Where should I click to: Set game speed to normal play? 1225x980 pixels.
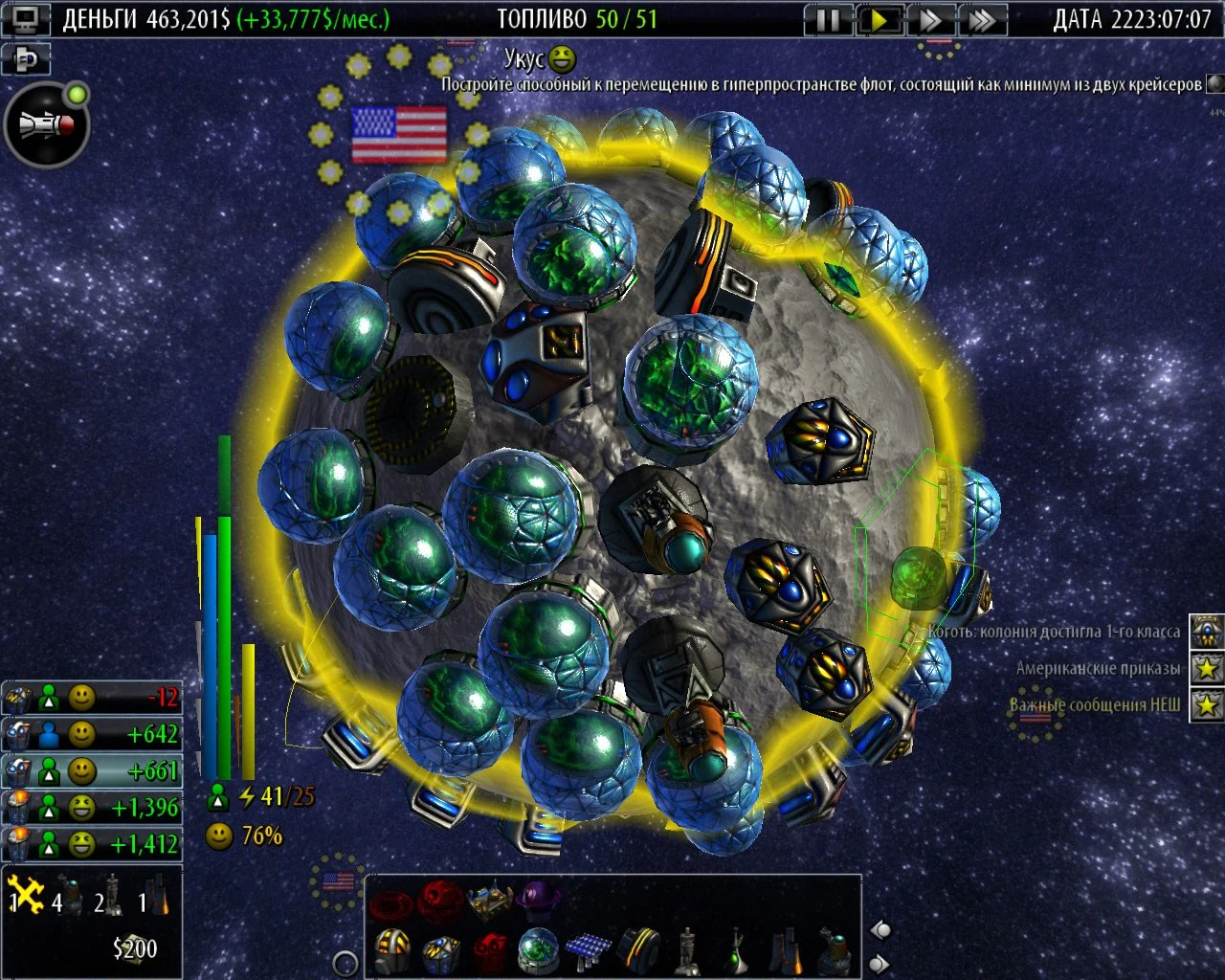[x=879, y=19]
